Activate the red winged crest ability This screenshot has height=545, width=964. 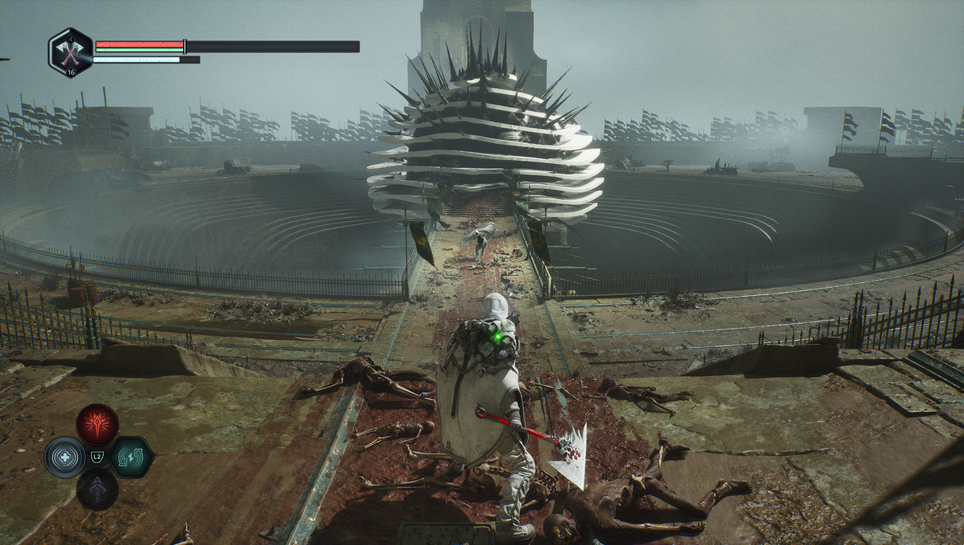point(97,424)
